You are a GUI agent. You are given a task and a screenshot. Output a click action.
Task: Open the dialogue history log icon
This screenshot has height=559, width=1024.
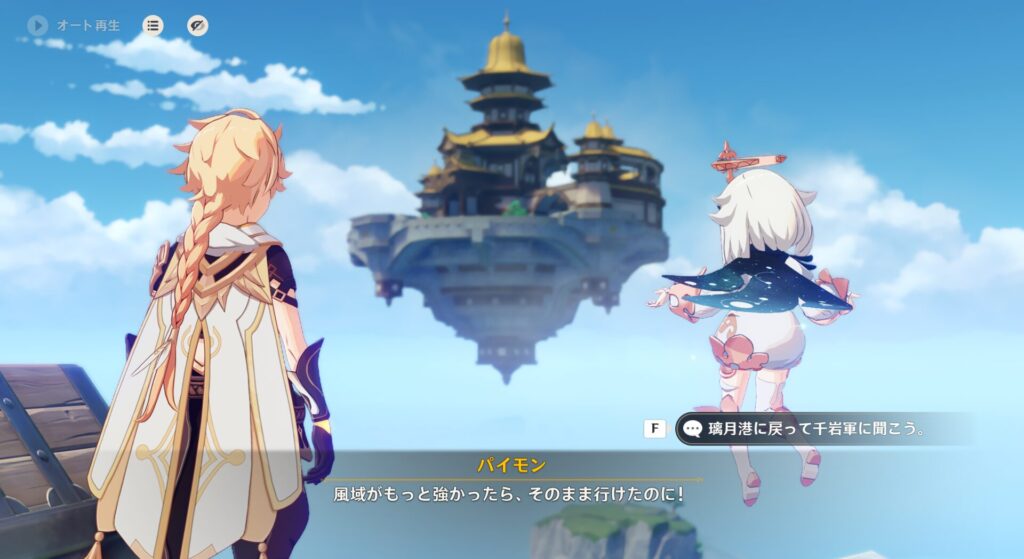(x=153, y=26)
